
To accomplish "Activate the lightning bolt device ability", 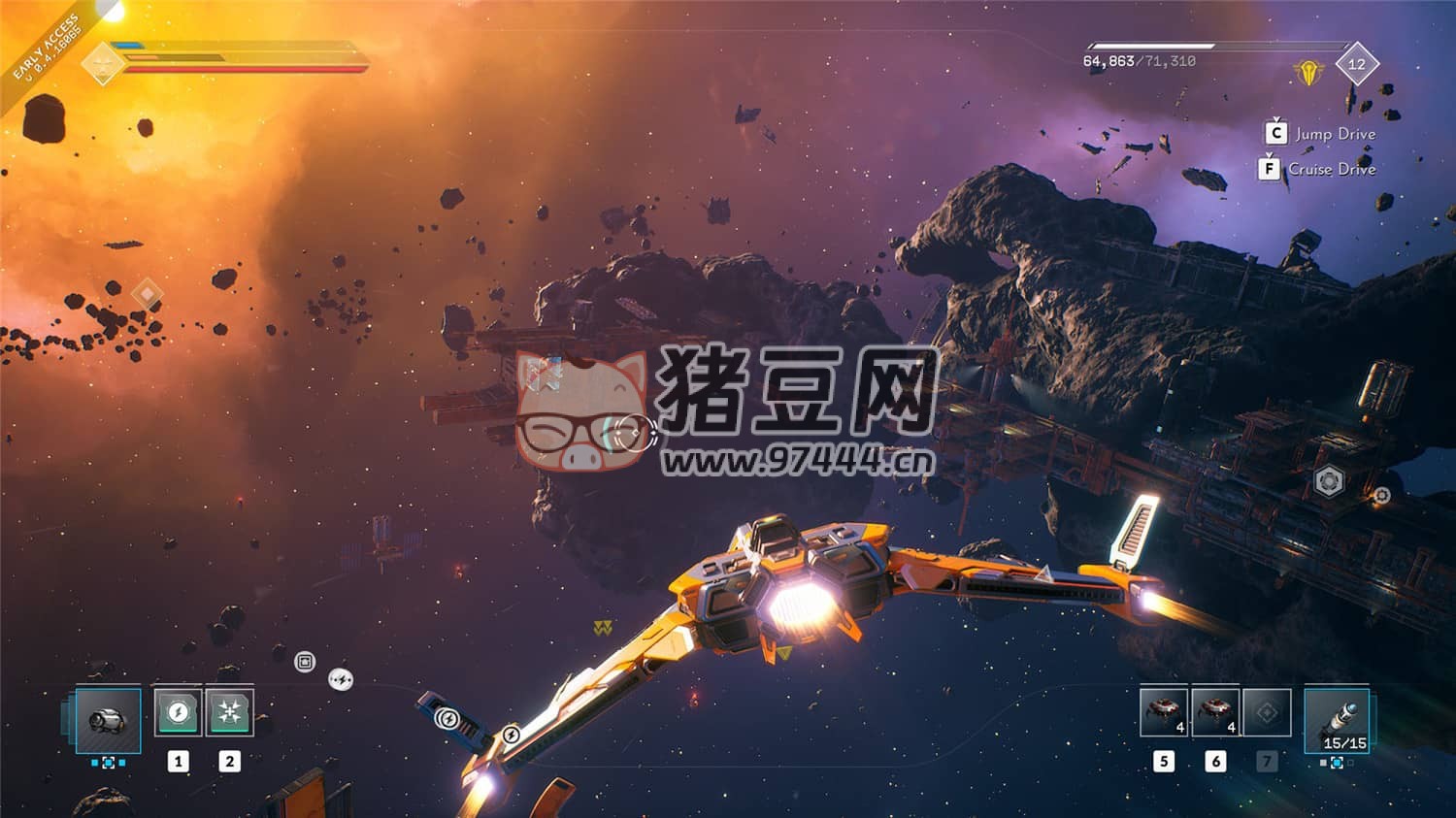I will [178, 713].
